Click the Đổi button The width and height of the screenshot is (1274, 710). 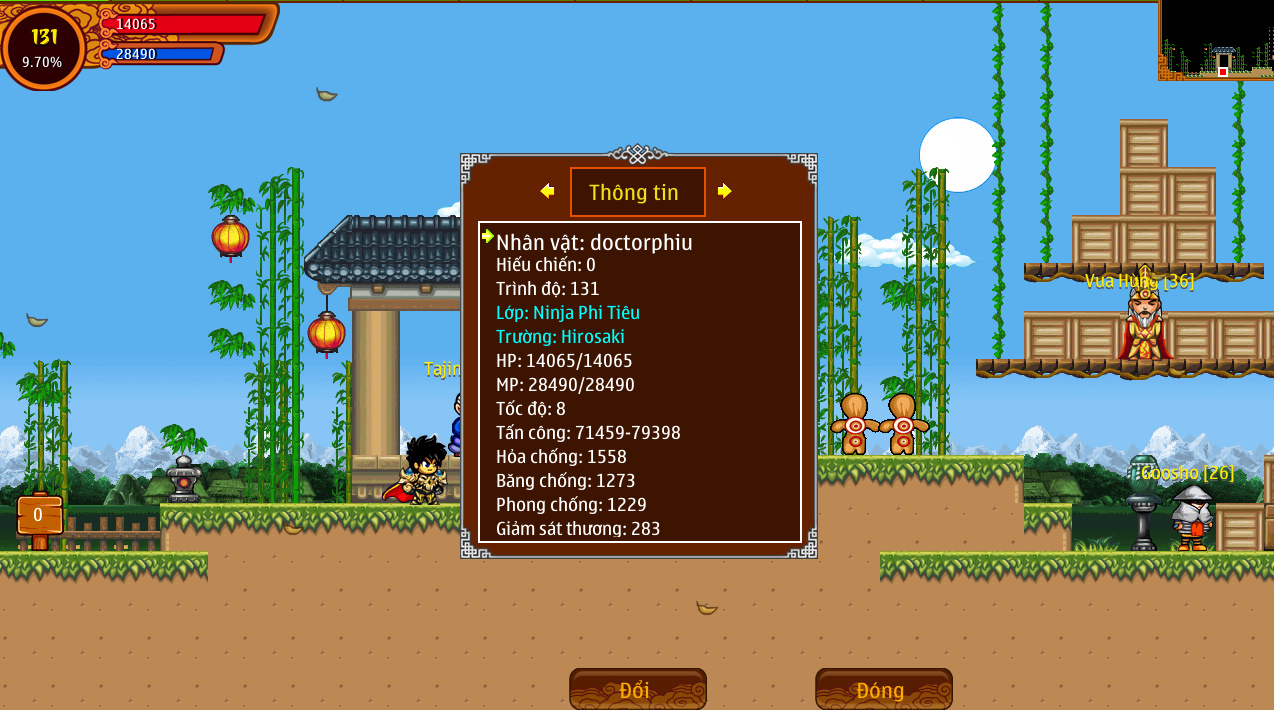coord(637,690)
